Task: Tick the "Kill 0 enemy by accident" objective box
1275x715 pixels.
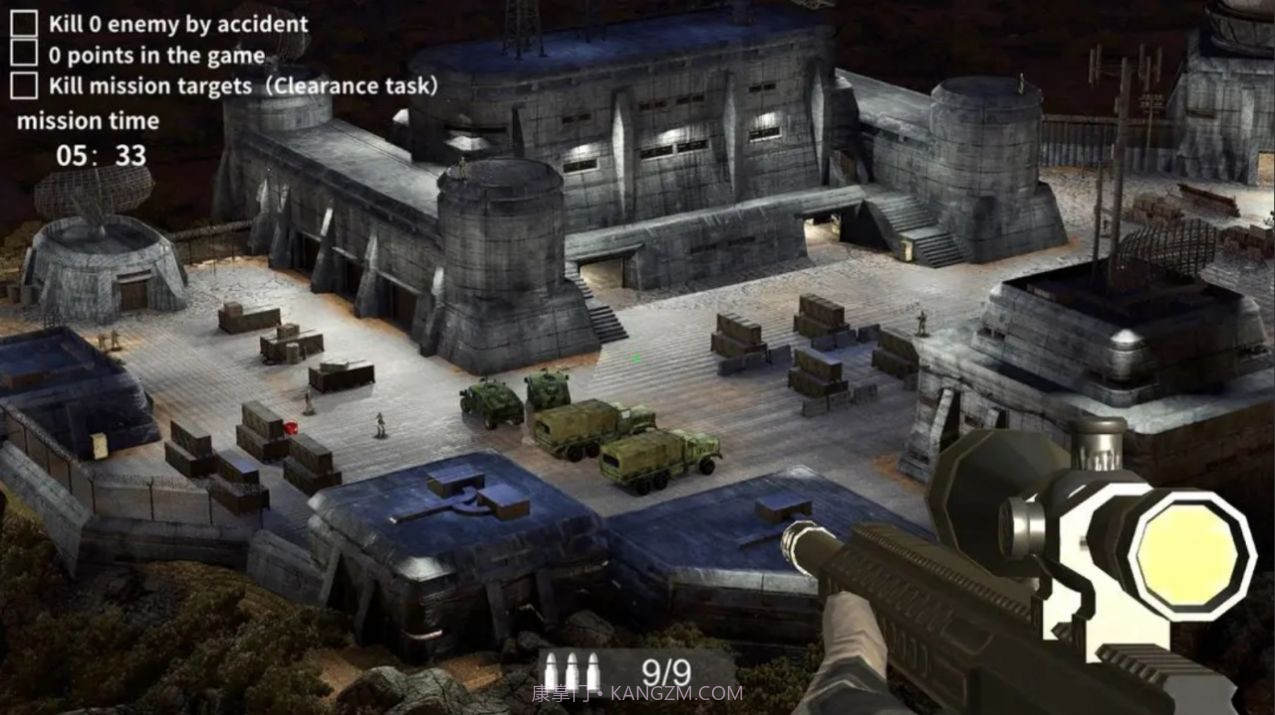Action: 24,23
